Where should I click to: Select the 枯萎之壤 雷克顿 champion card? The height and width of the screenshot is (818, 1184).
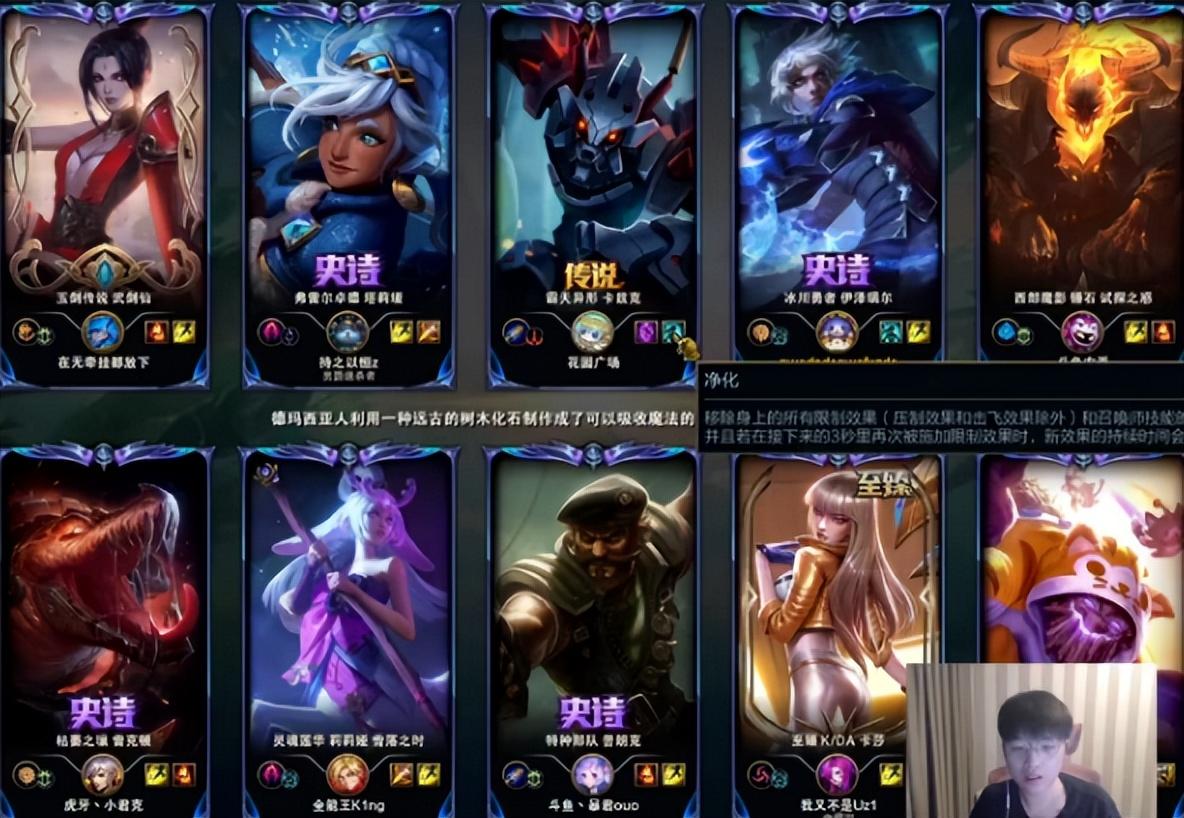[x=103, y=600]
